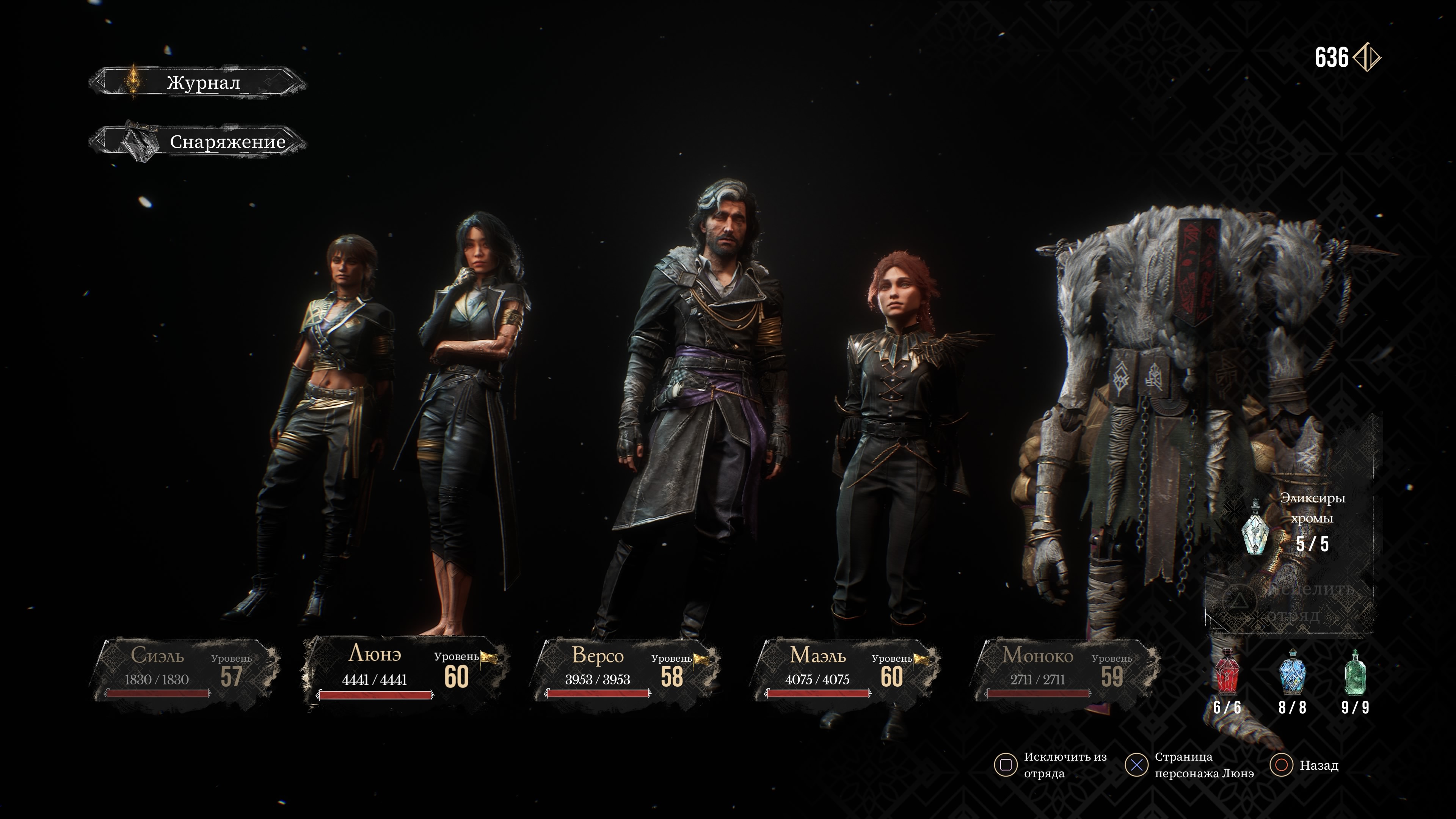Select the red elixir bottle
Image resolution: width=1456 pixels, height=819 pixels.
(1227, 673)
